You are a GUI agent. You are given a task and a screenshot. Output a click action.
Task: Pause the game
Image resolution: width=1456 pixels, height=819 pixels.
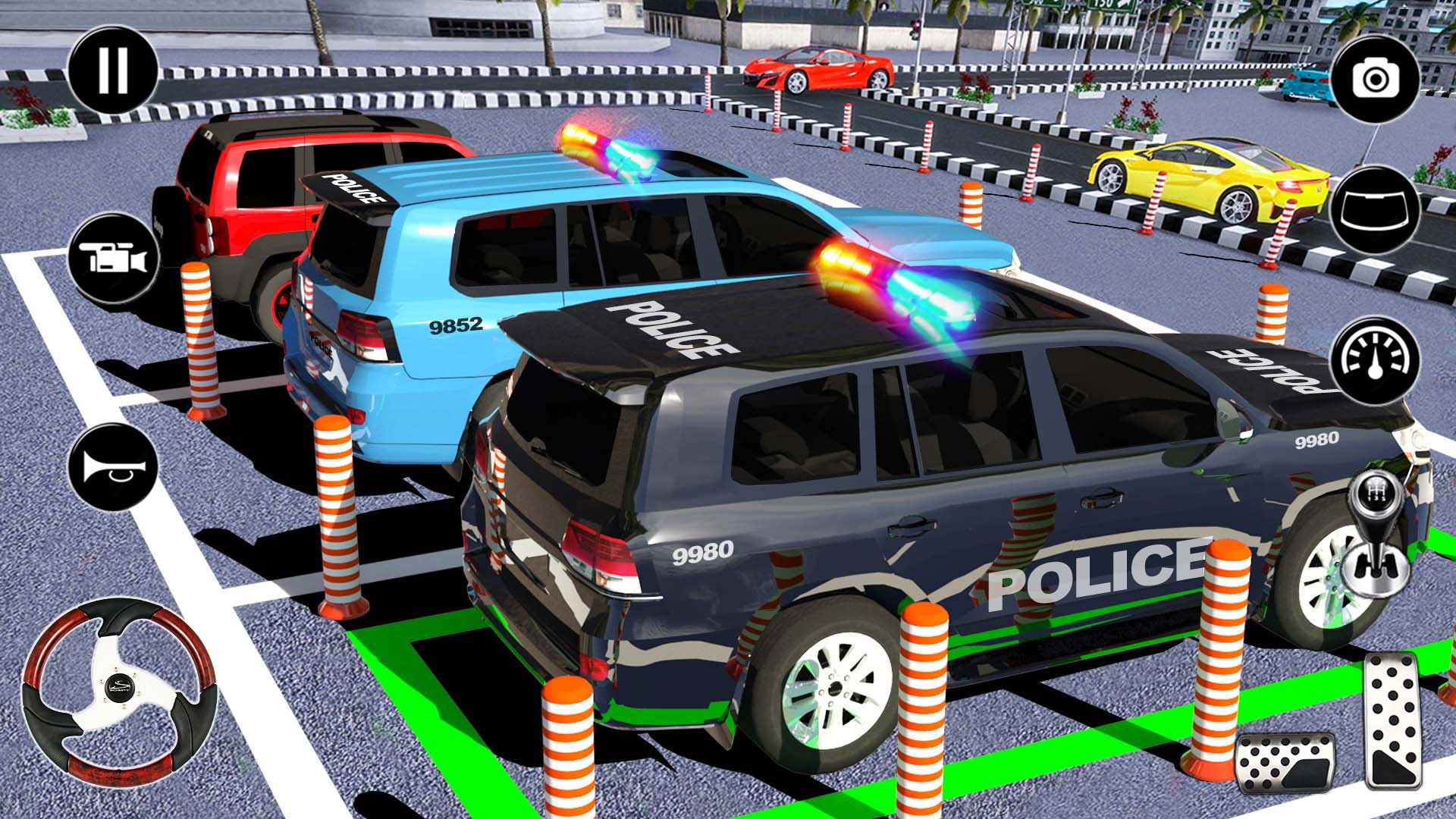(112, 68)
